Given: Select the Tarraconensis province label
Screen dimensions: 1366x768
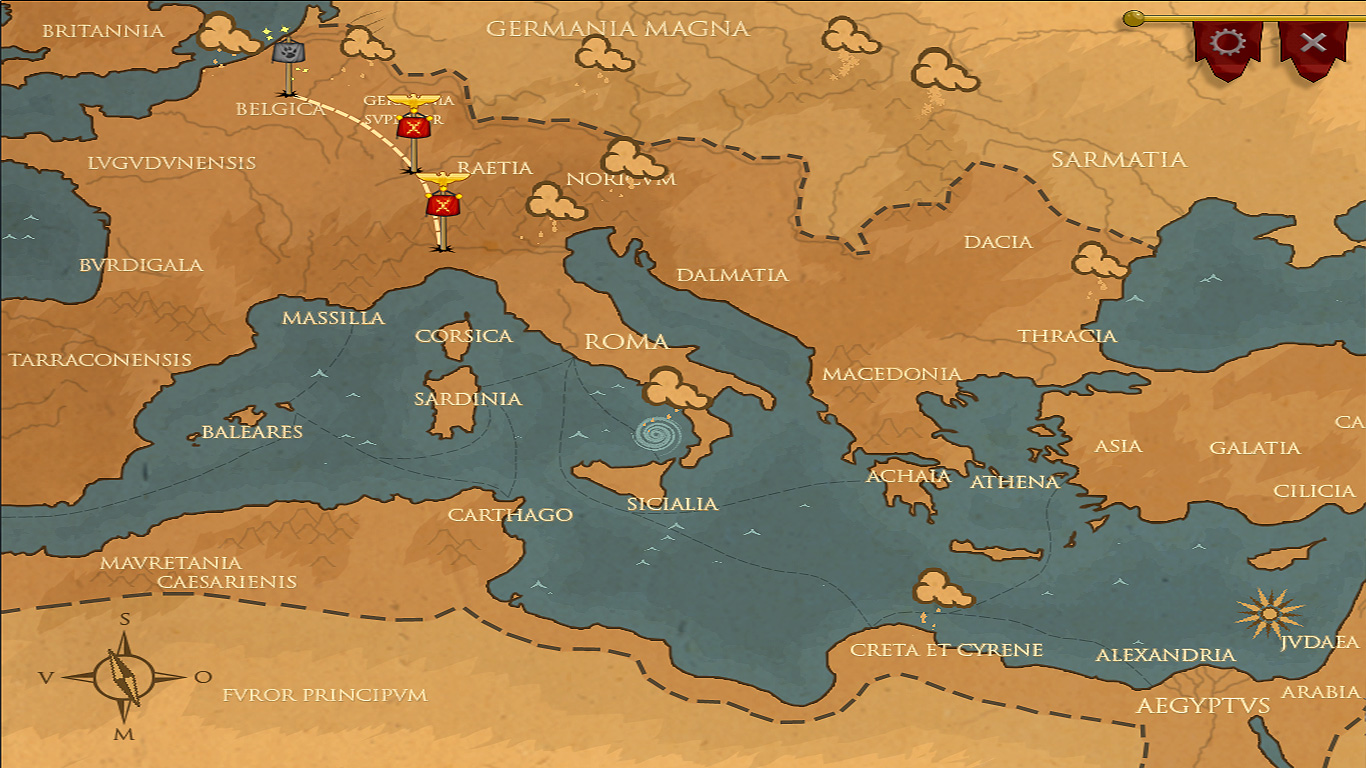Looking at the screenshot, I should click(x=101, y=359).
